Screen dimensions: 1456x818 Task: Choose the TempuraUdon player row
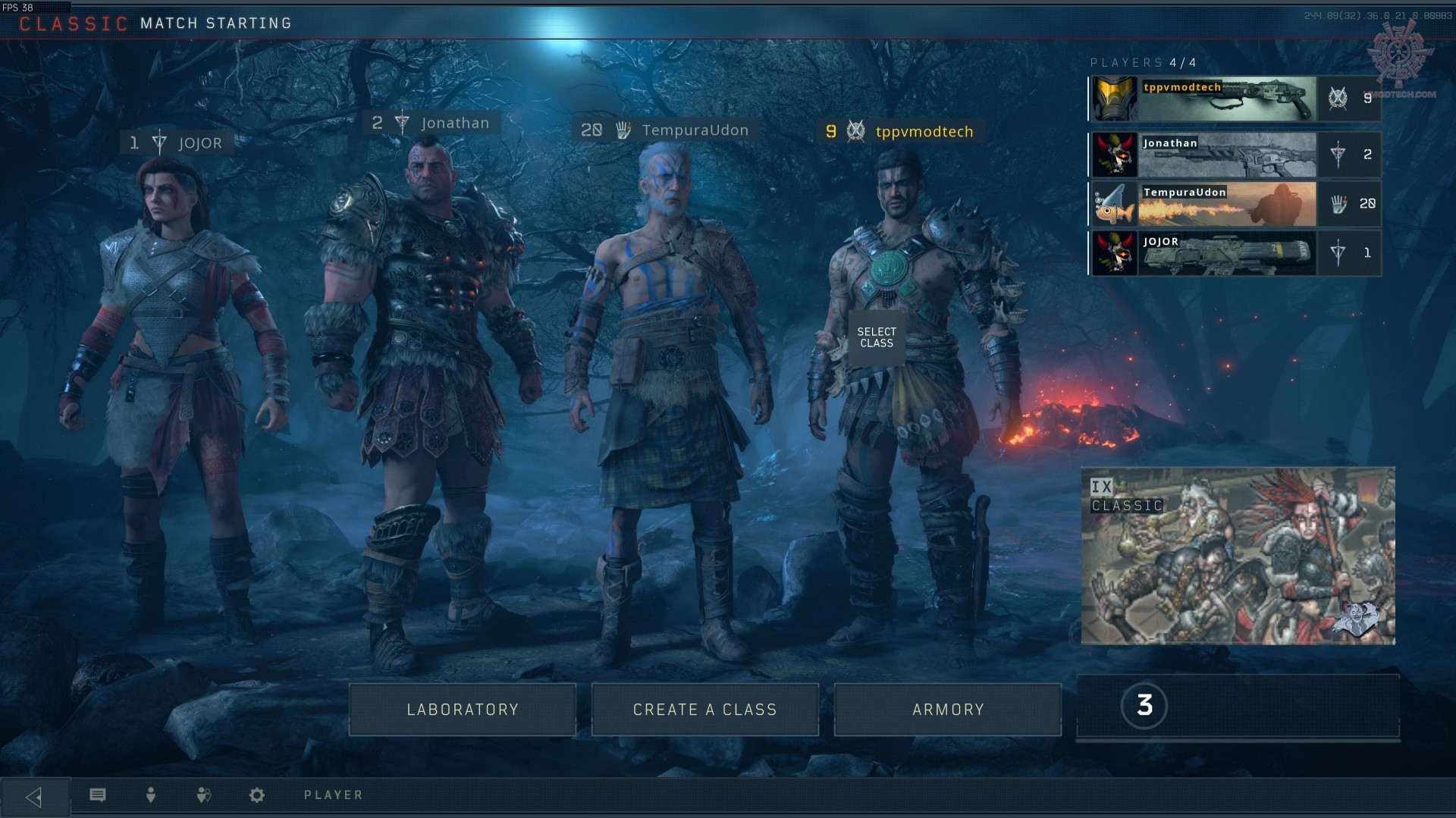(1235, 204)
